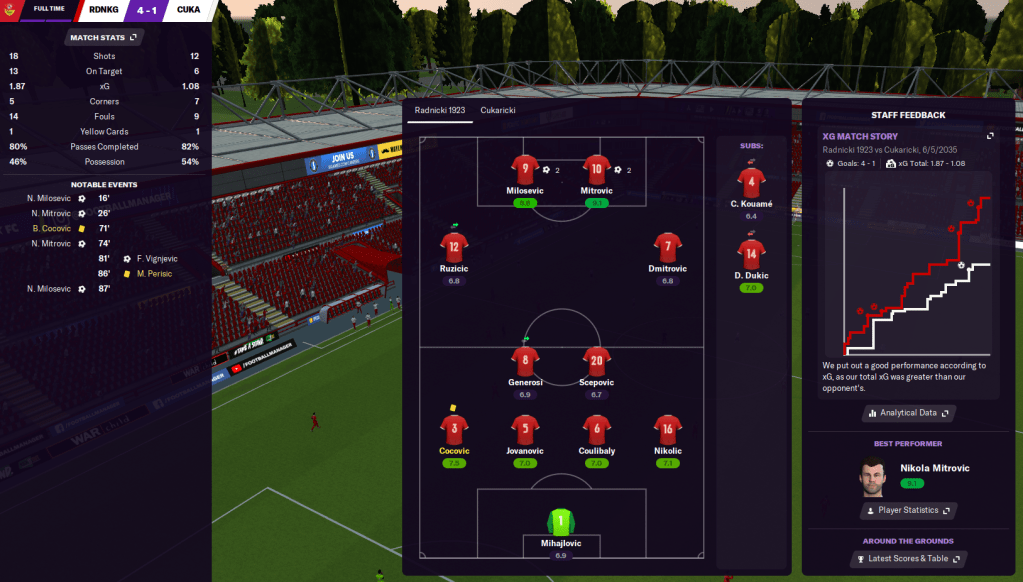Select left winger Ruzicic
This screenshot has width=1023, height=582.
(454, 247)
